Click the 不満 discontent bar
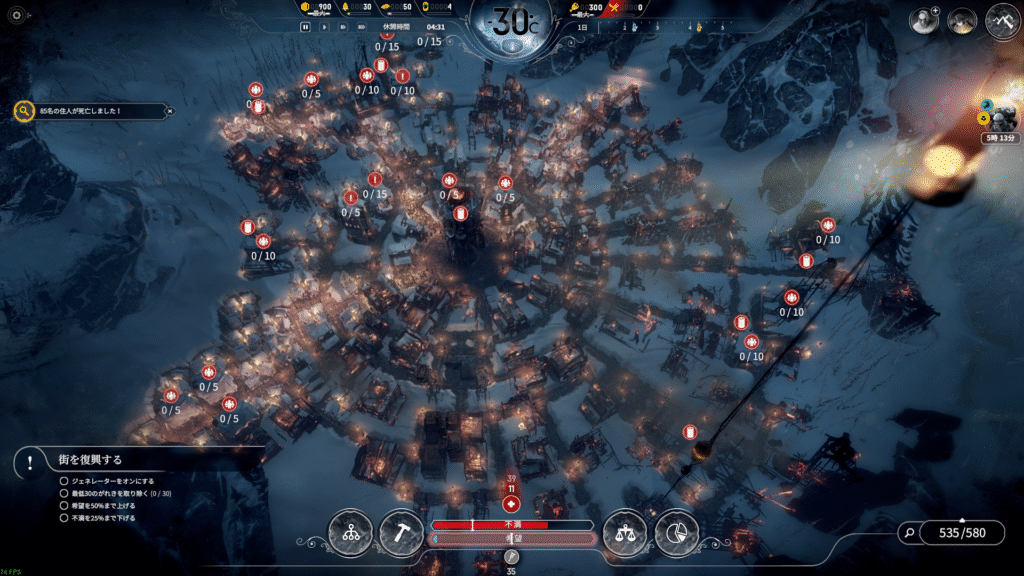1024x576 pixels. coord(513,524)
